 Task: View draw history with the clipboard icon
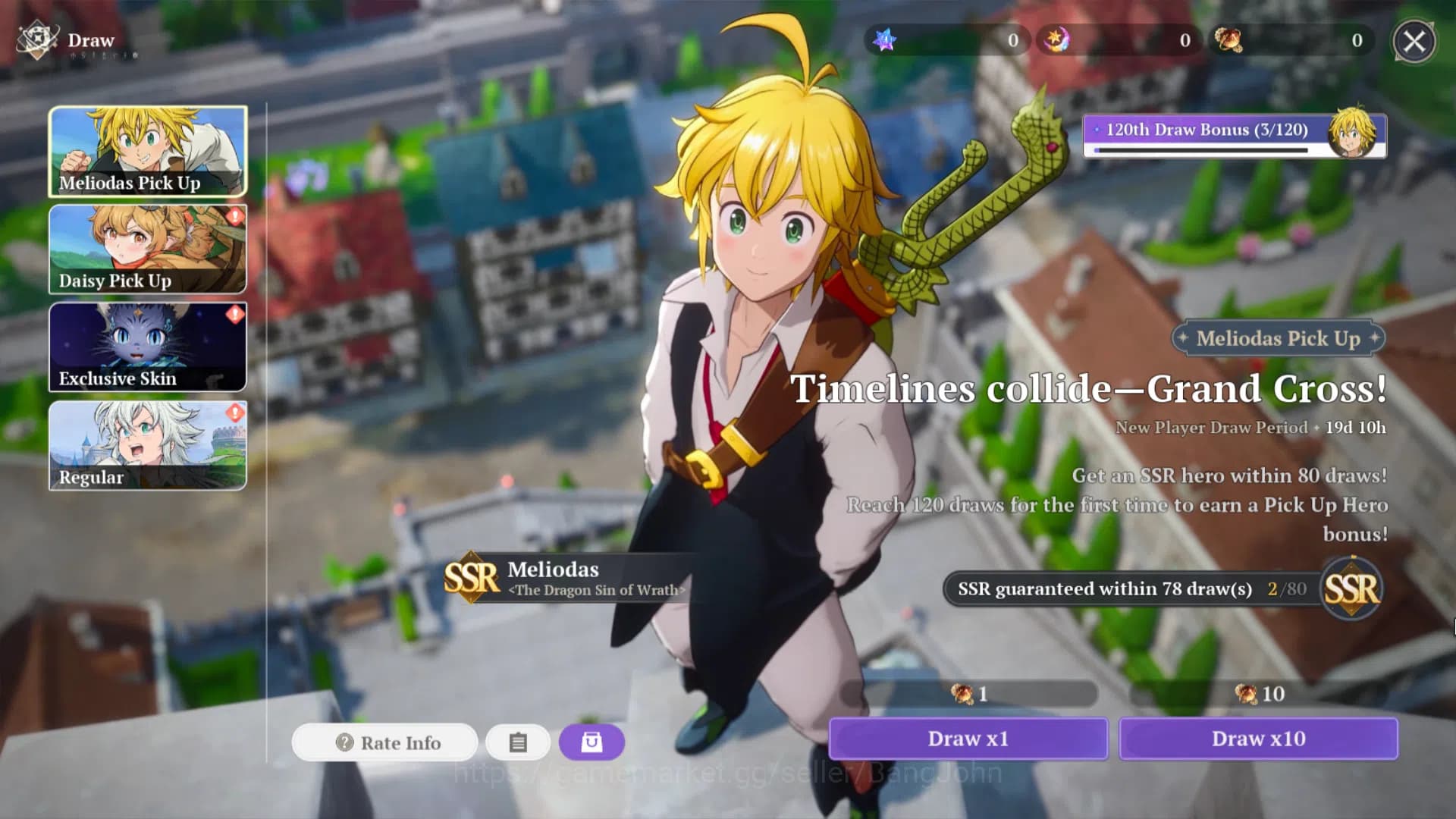pos(518,742)
